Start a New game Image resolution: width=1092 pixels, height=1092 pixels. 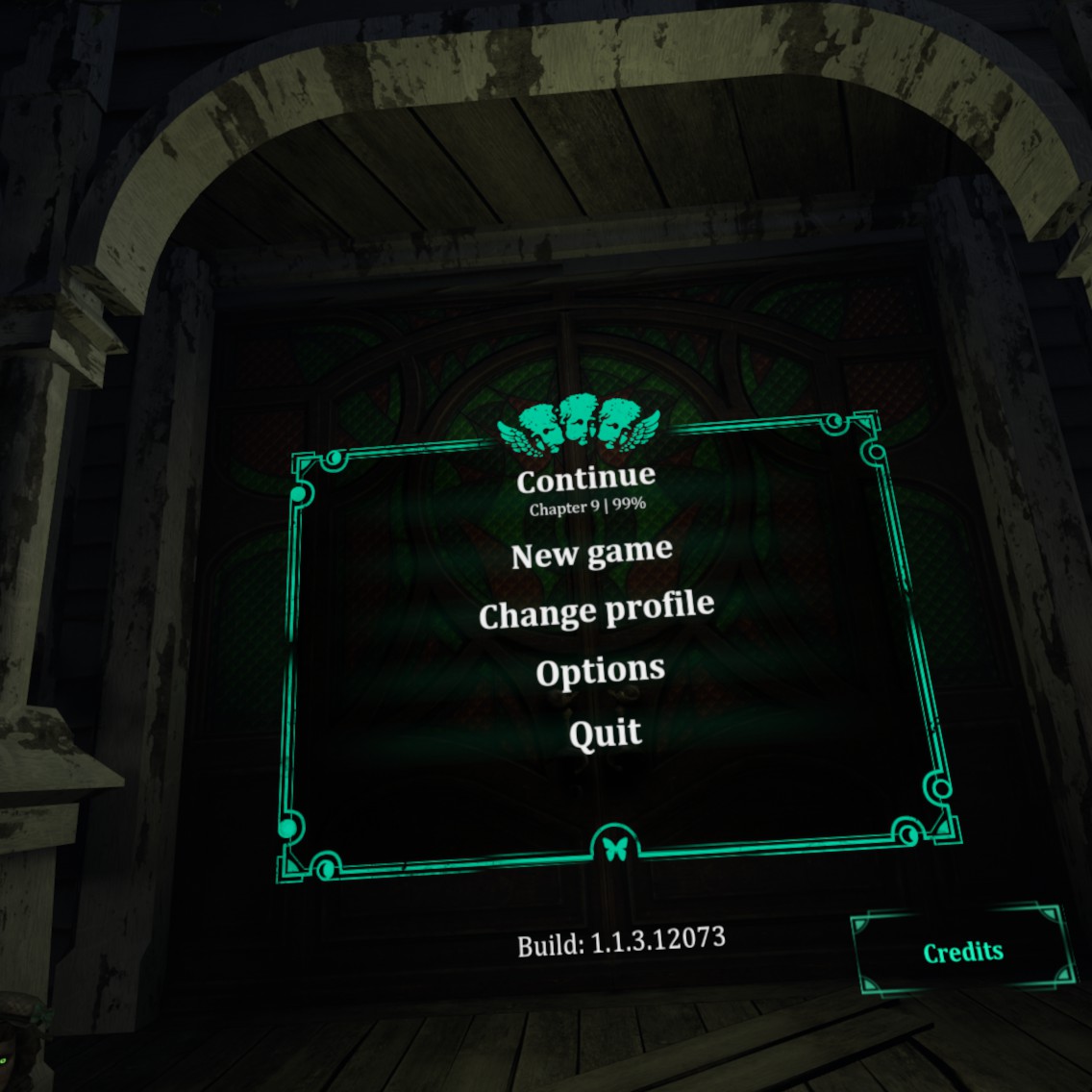[x=591, y=554]
